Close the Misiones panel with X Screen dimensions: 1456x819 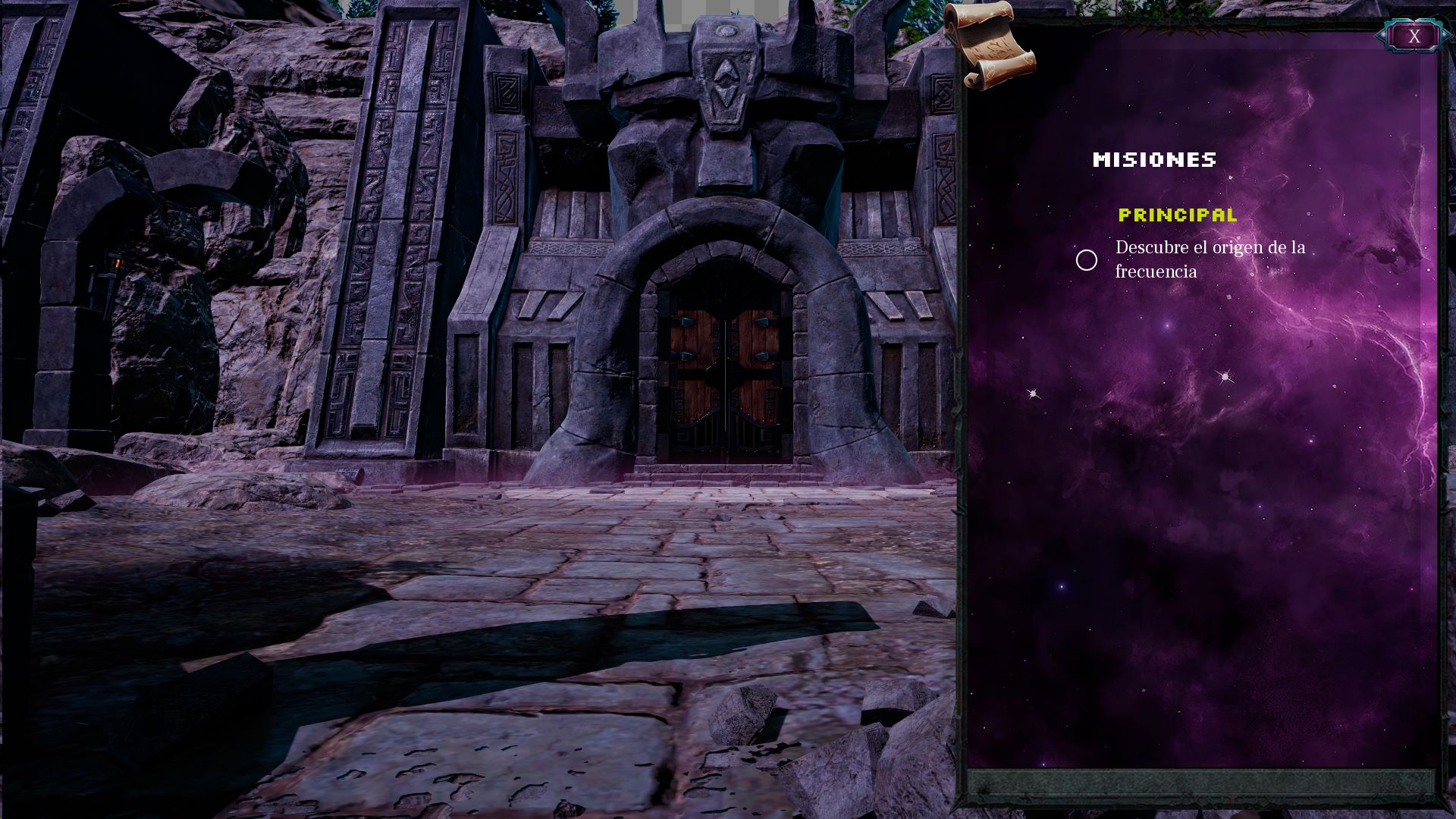[1414, 36]
